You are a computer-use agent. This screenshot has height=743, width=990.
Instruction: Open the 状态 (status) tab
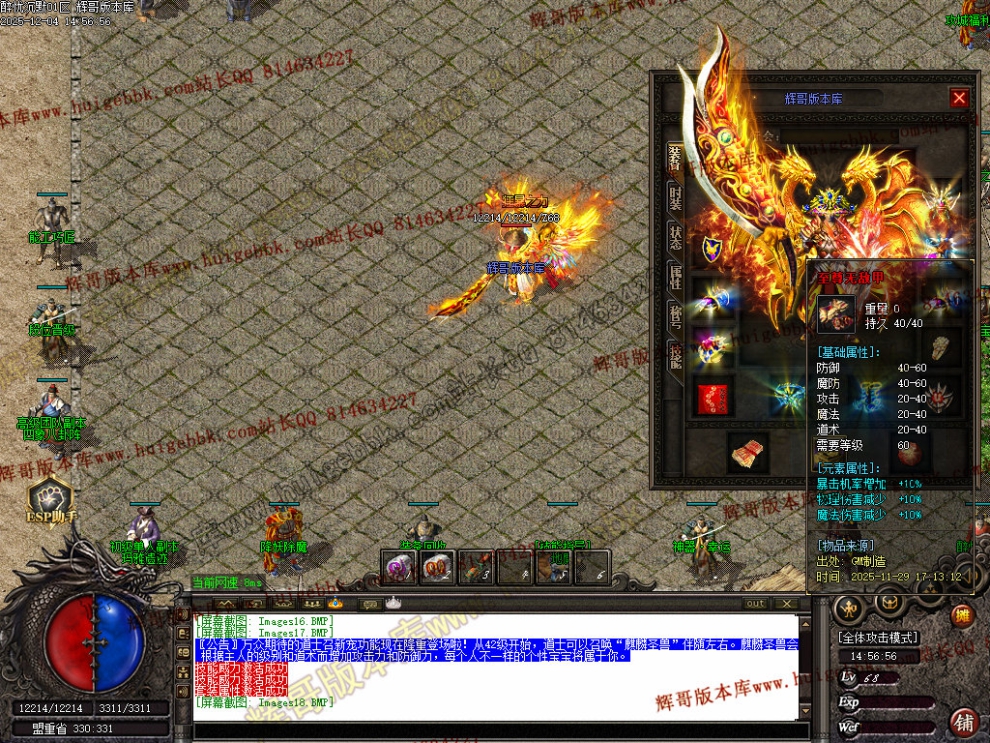pos(676,237)
